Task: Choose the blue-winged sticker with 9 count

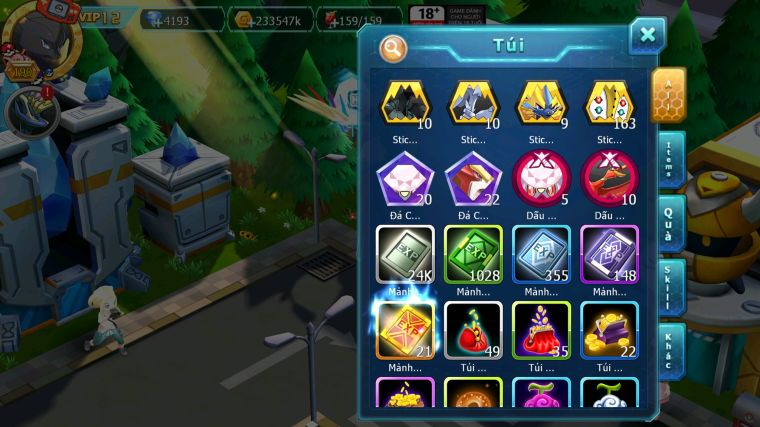Action: tap(541, 103)
